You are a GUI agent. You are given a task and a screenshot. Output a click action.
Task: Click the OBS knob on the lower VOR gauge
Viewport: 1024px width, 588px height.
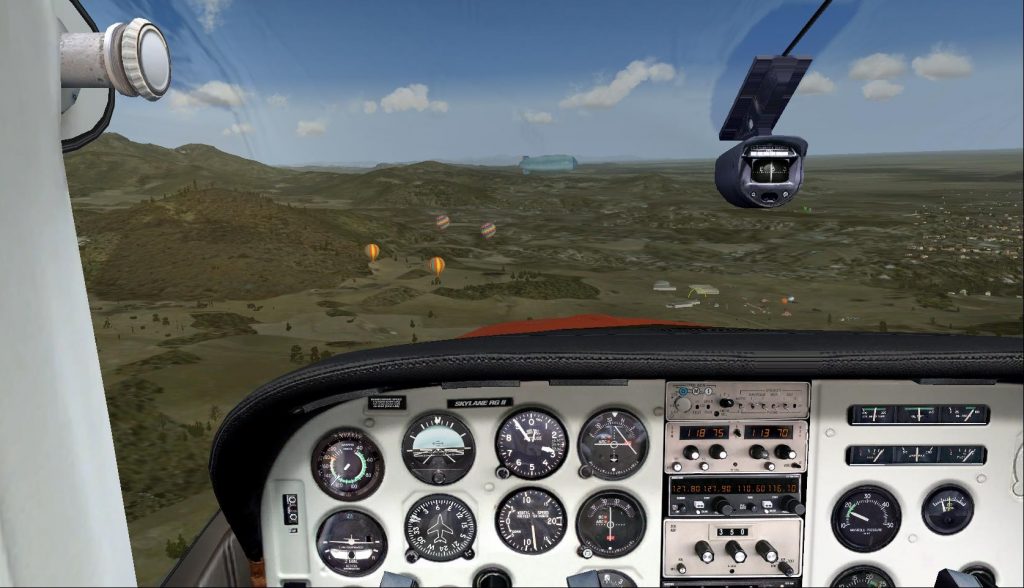[x=585, y=550]
